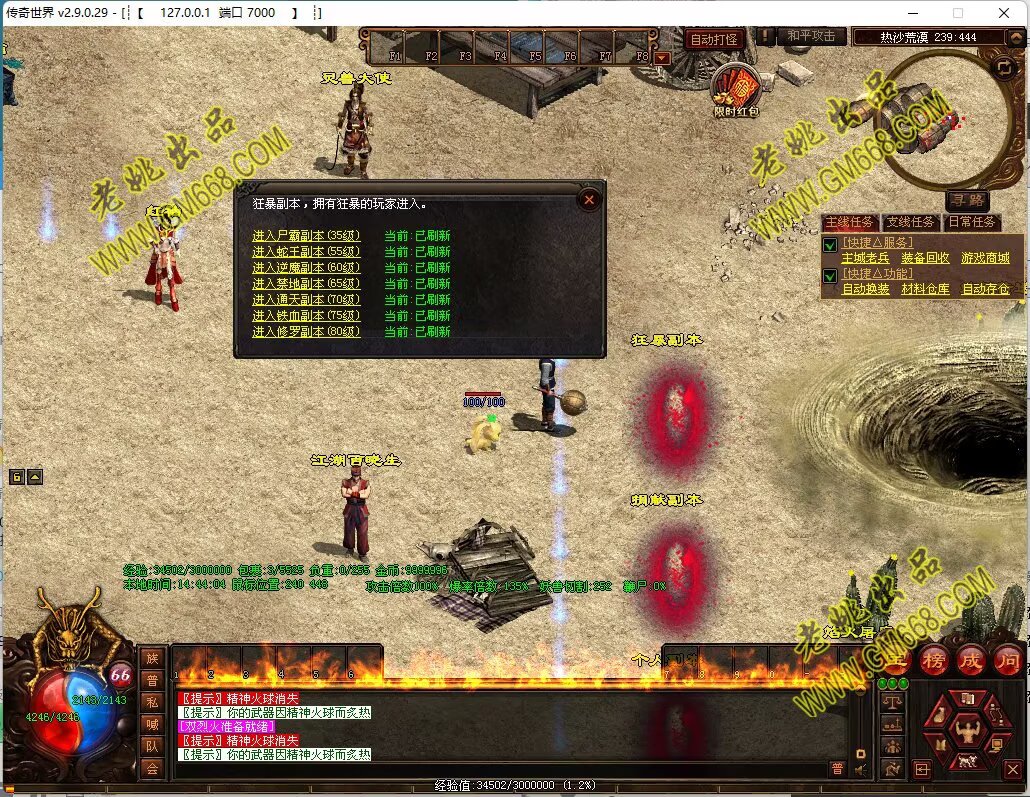The image size is (1030, 797).
Task: Open the 榜 ranking round button
Action: (934, 659)
